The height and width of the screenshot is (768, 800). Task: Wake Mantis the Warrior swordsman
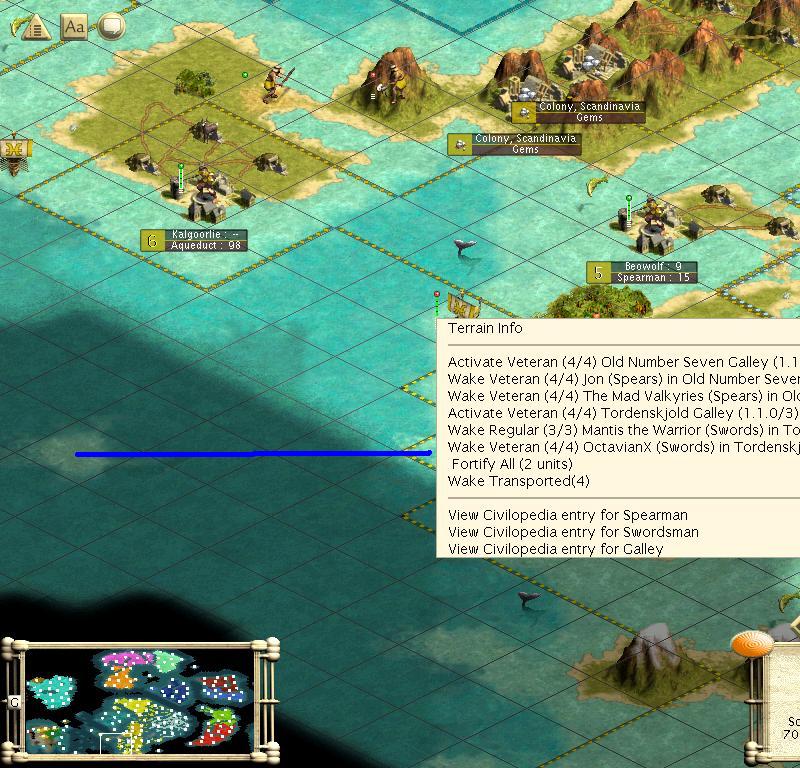point(620,430)
